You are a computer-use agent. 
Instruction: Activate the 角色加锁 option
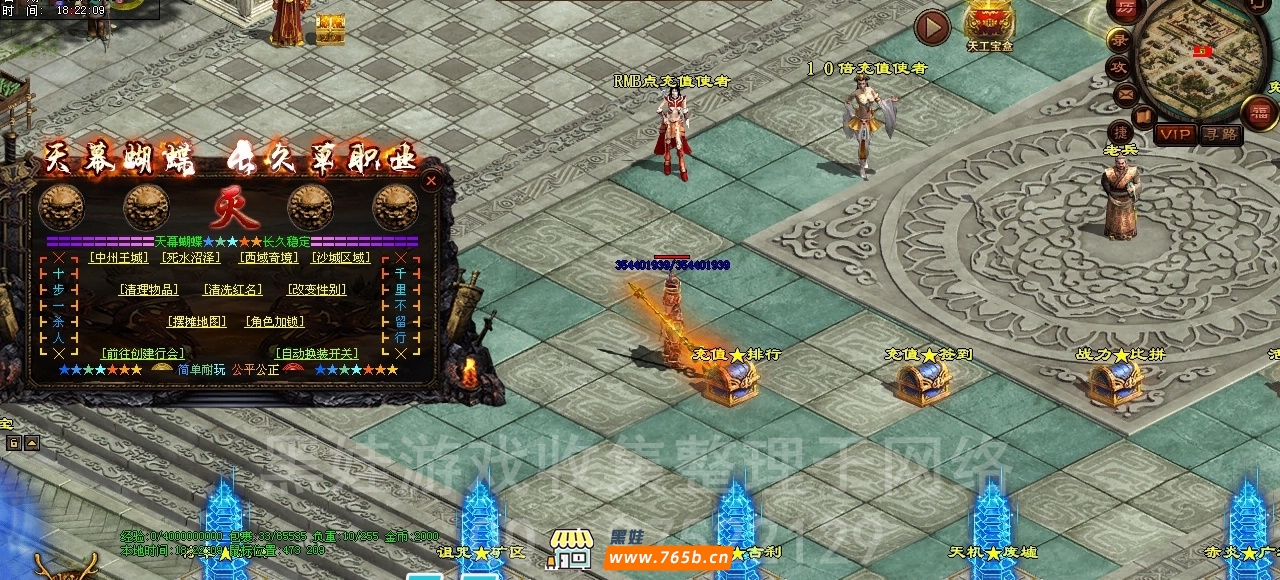pyautogui.click(x=275, y=322)
